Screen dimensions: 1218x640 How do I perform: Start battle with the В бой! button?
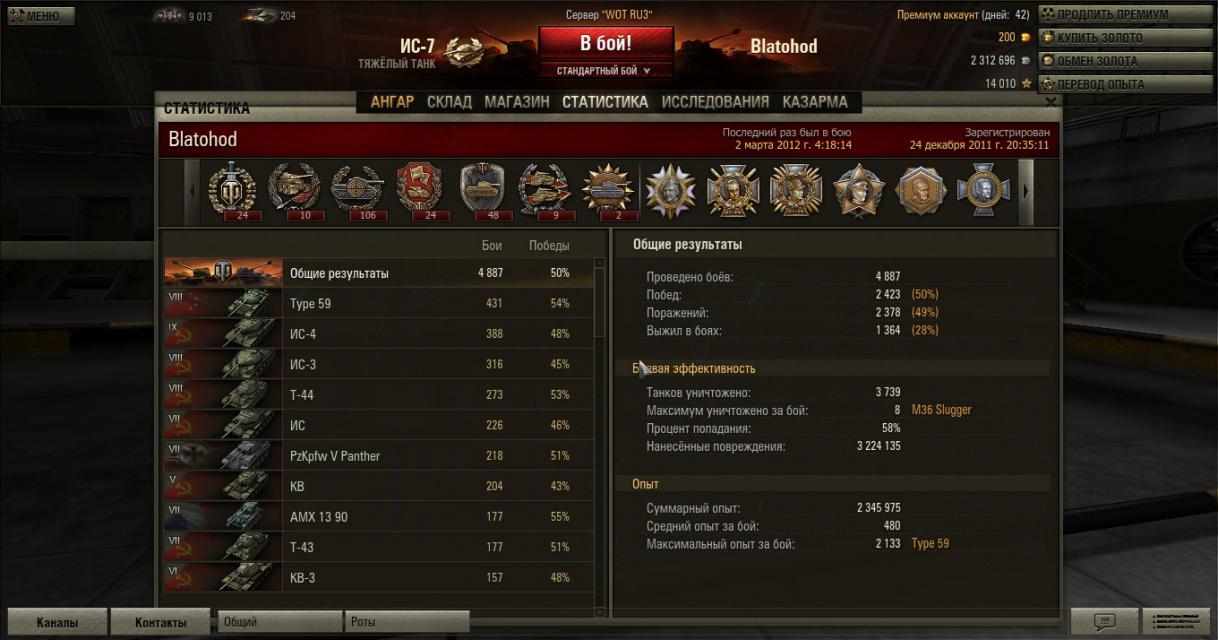(605, 44)
